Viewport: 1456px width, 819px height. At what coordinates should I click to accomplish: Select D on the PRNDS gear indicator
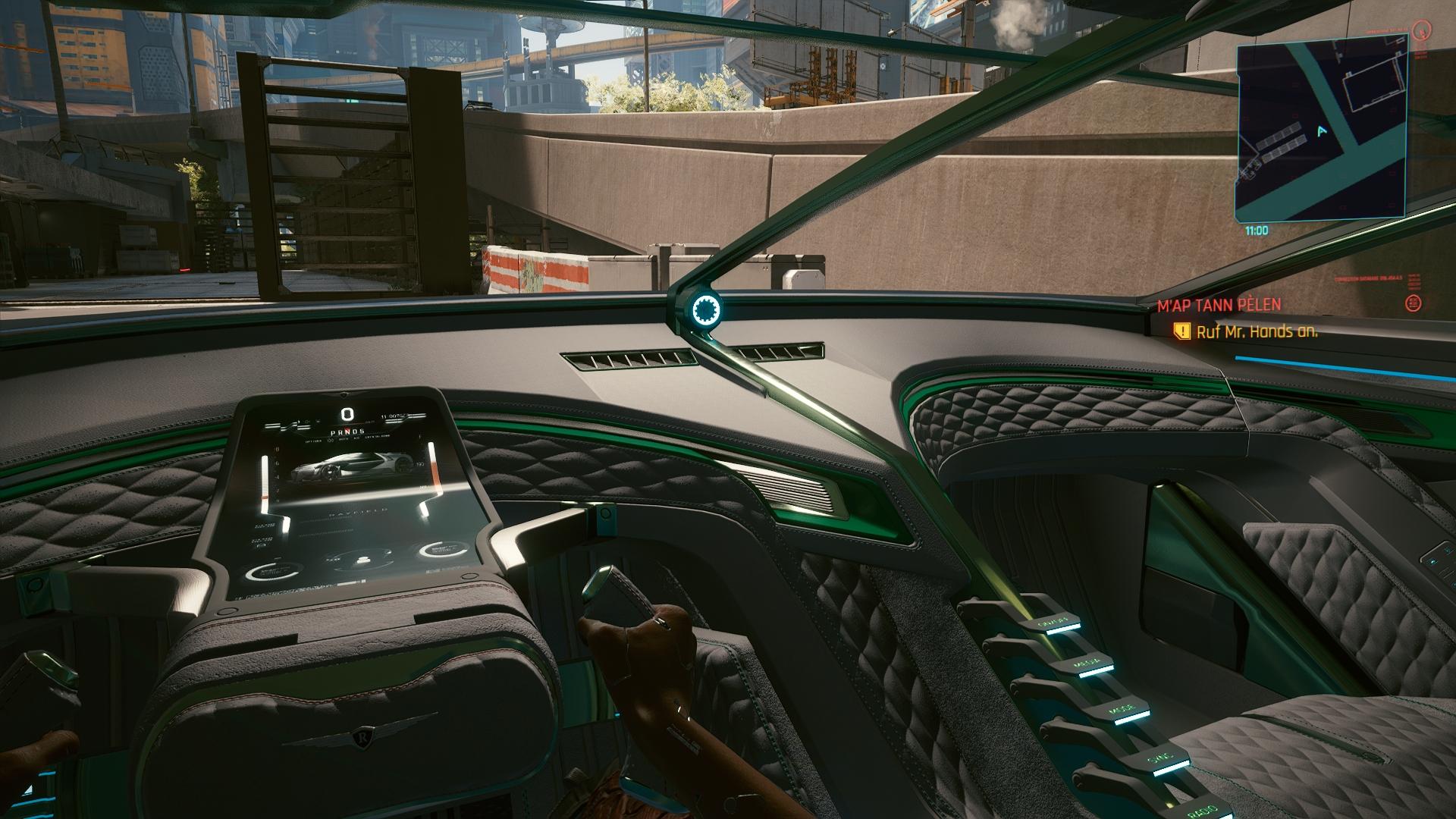[356, 431]
